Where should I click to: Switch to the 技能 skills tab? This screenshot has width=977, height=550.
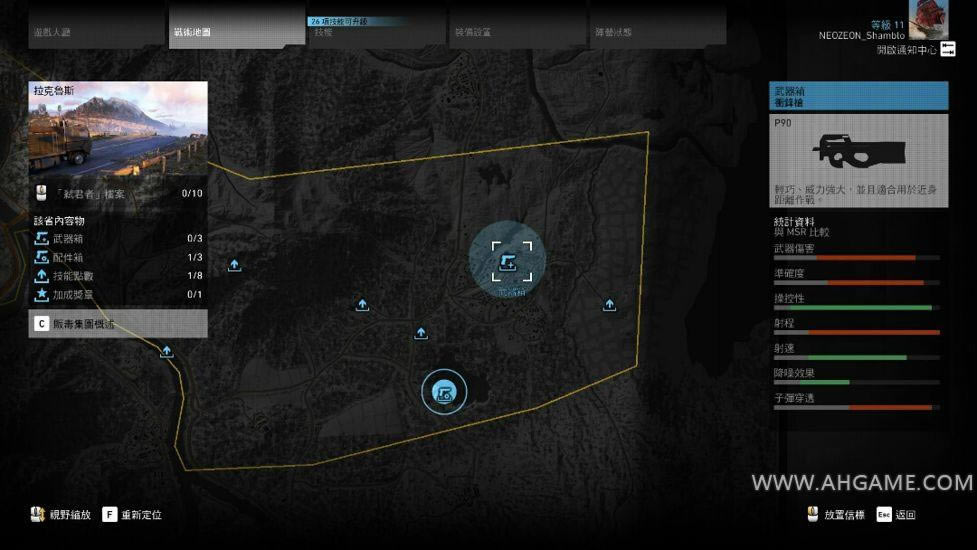[375, 31]
